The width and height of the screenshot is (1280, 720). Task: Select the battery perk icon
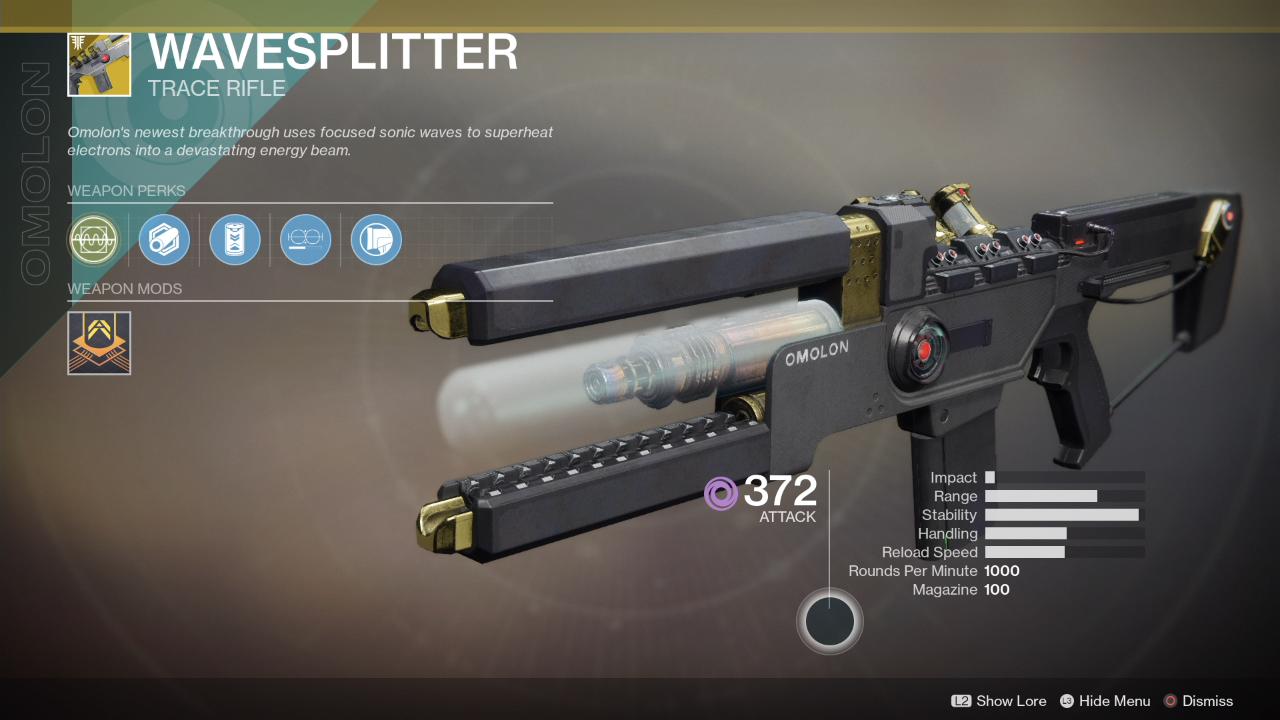234,240
